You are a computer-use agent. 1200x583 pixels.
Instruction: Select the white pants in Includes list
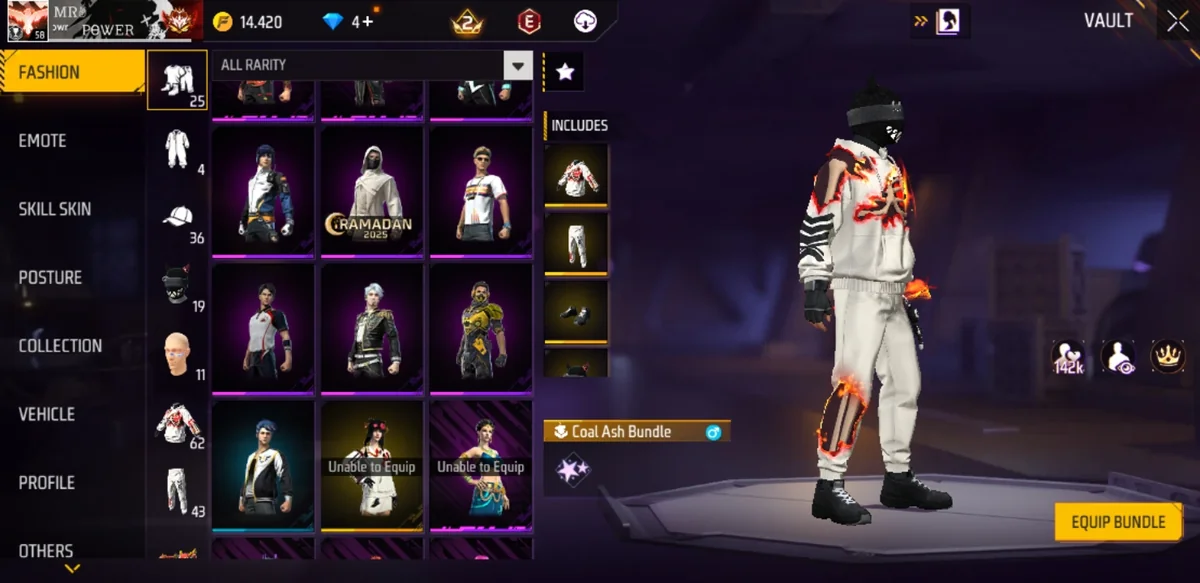576,242
